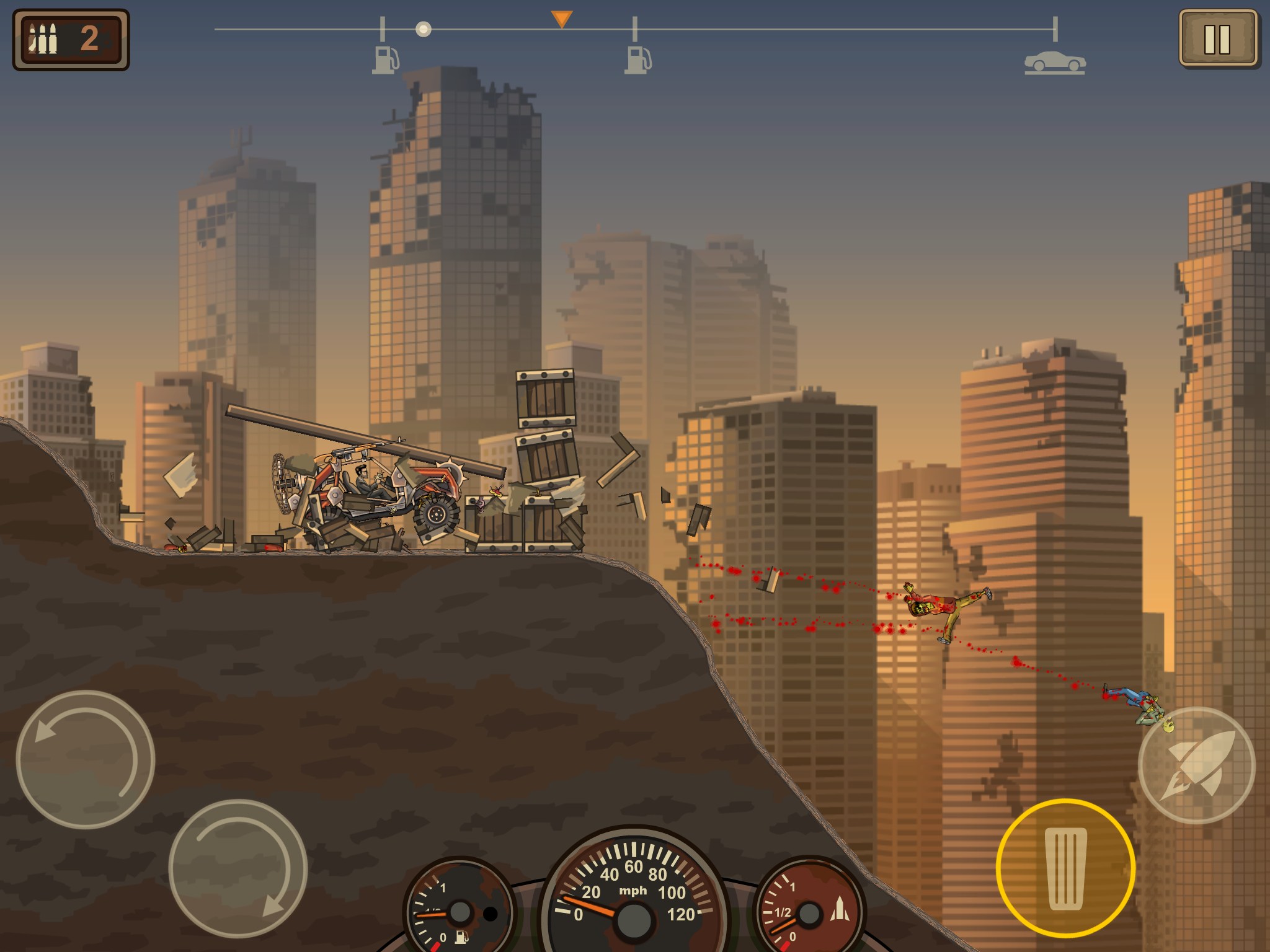
Task: Tap the gas pedal button
Action: click(1065, 868)
